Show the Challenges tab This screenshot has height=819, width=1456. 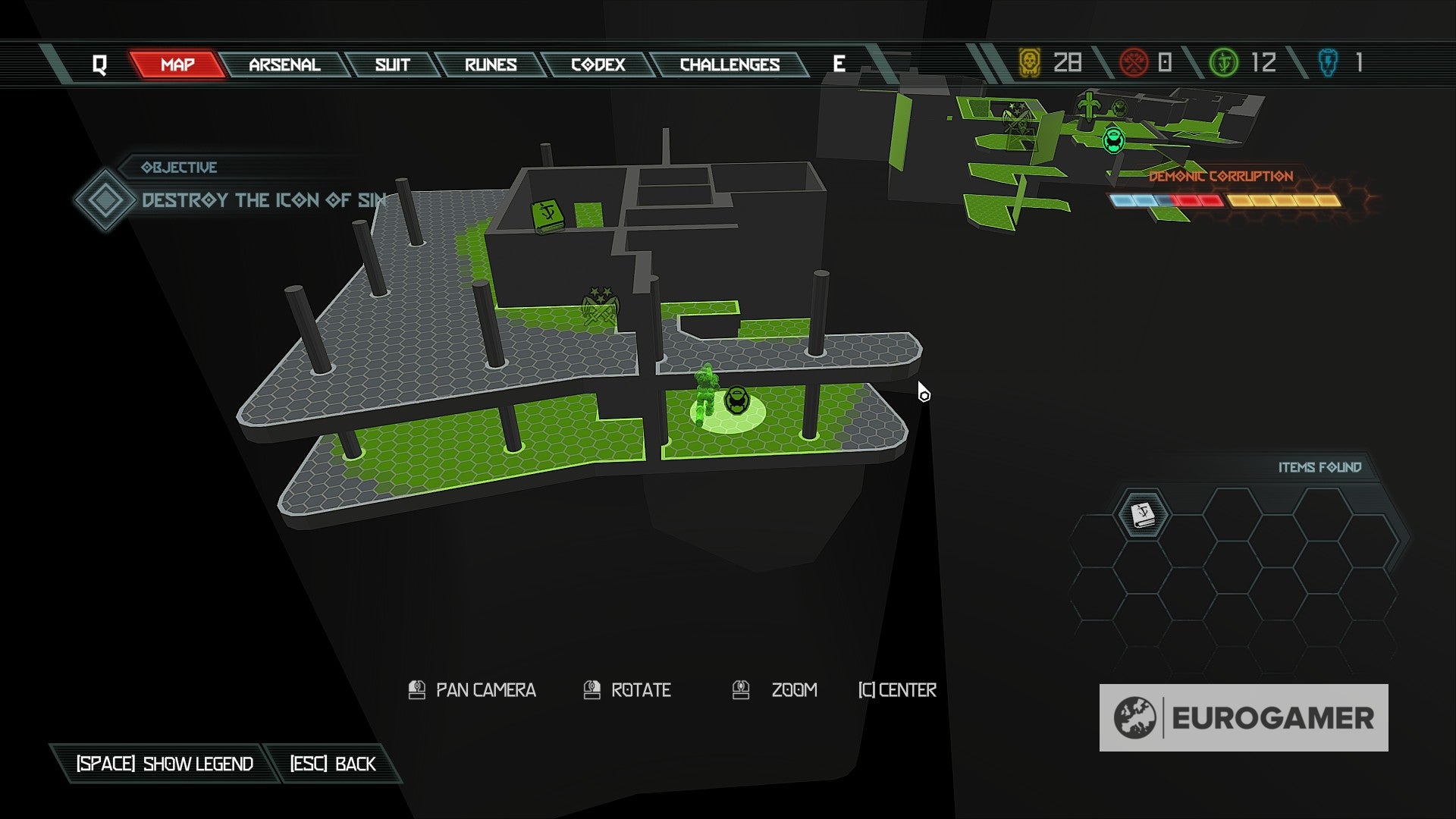(x=730, y=64)
